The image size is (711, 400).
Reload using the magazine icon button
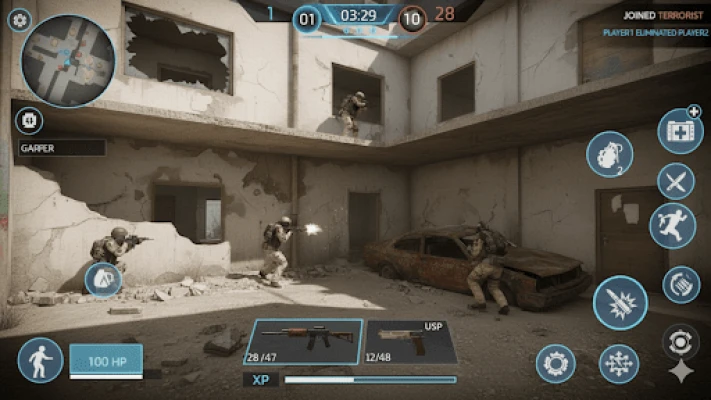pyautogui.click(x=681, y=284)
